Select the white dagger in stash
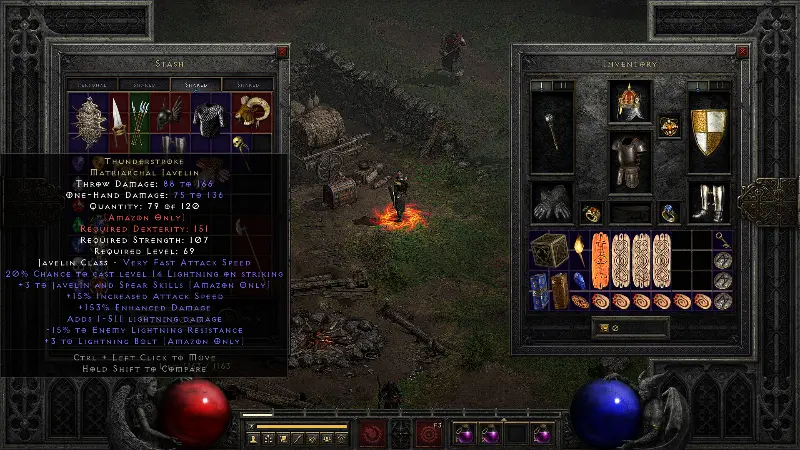Viewport: 800px width, 450px height. tap(117, 114)
